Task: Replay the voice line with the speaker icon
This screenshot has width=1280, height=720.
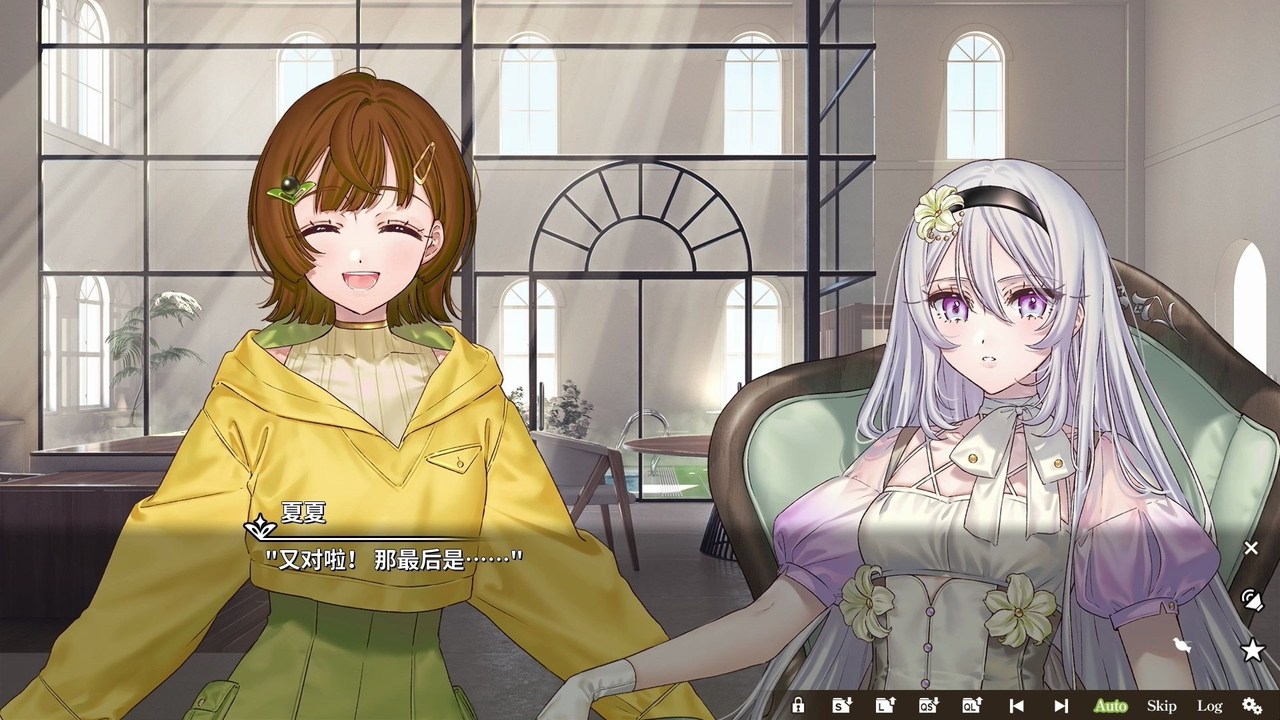Action: [x=1251, y=600]
